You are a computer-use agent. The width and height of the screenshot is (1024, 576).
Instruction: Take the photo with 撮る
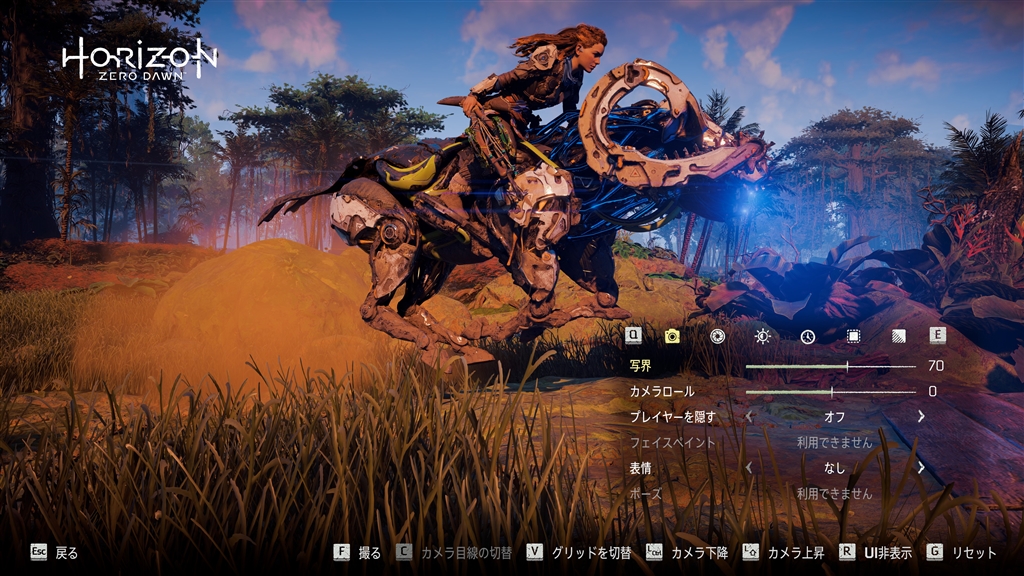point(369,552)
